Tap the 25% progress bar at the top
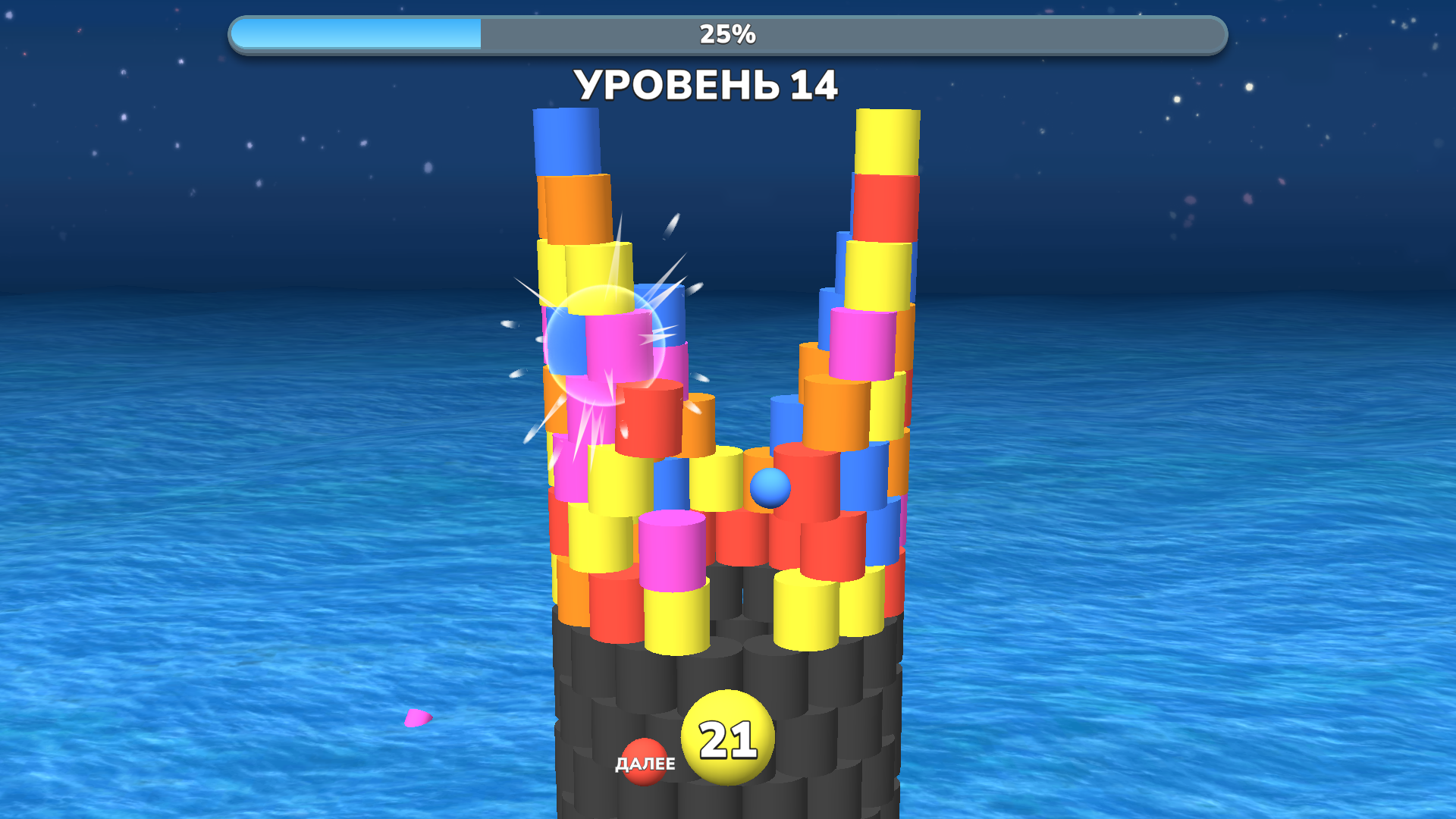 (726, 32)
